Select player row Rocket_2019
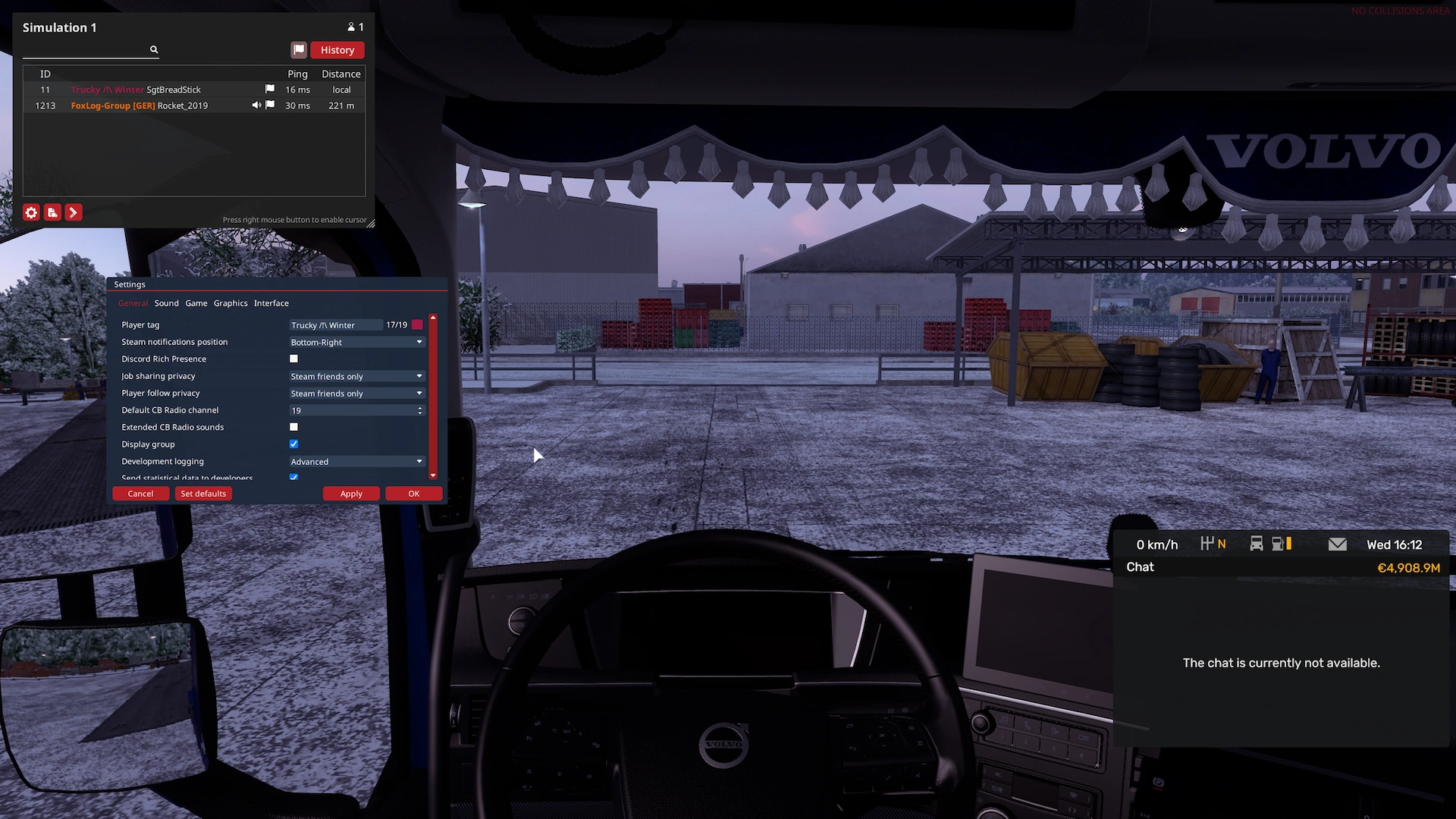Image resolution: width=1456 pixels, height=819 pixels. 182,106
